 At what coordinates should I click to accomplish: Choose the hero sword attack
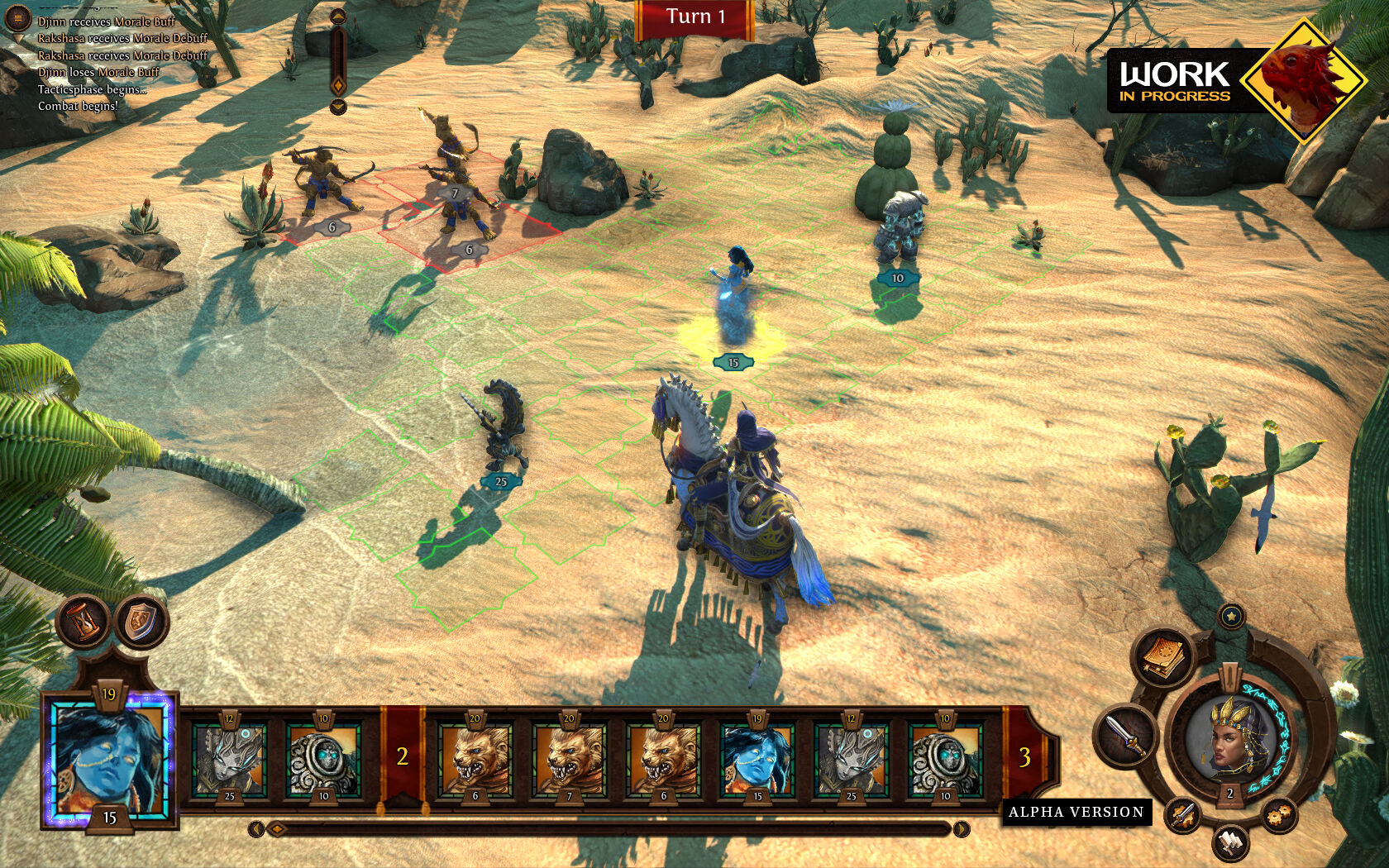pyautogui.click(x=1125, y=733)
